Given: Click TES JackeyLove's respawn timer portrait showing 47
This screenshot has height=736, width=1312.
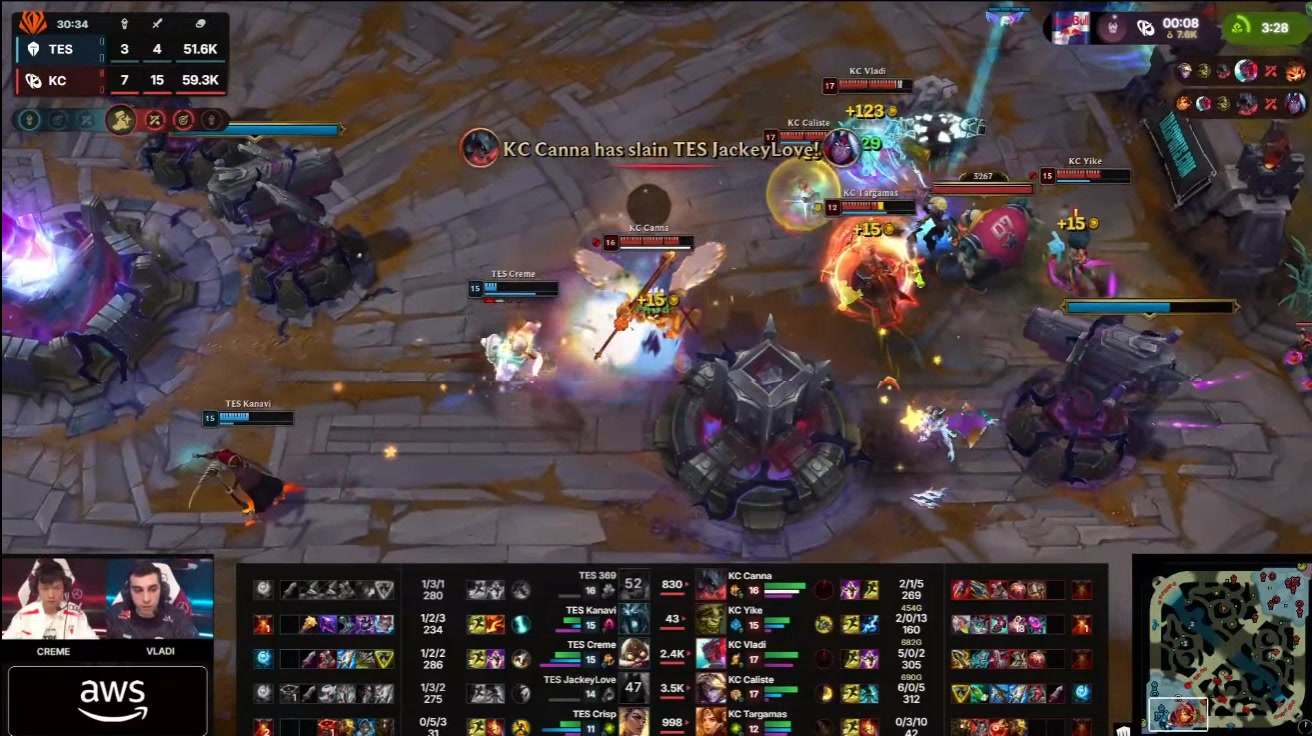Looking at the screenshot, I should (x=634, y=687).
